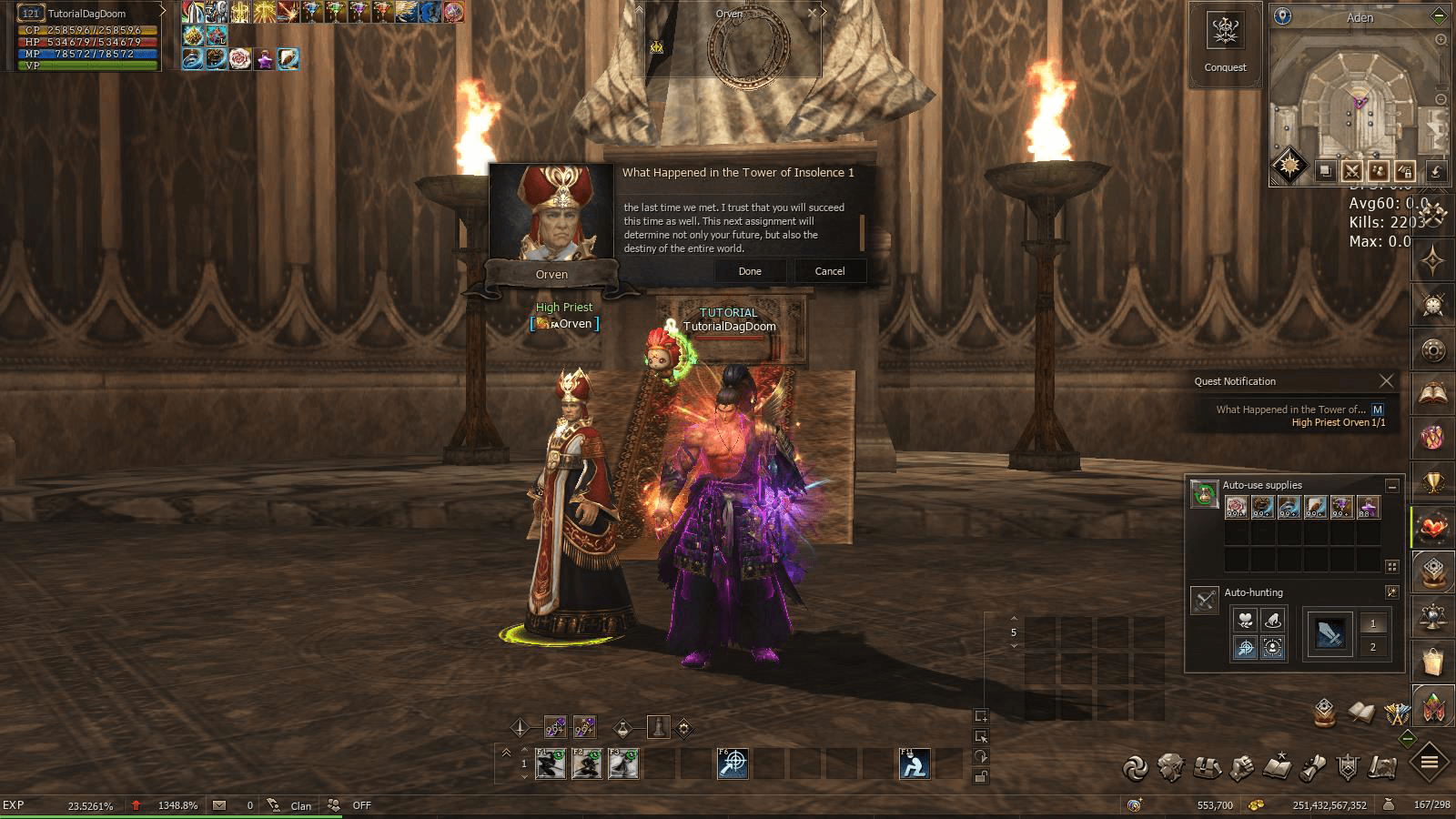Open the quest journal book icon

[1278, 768]
